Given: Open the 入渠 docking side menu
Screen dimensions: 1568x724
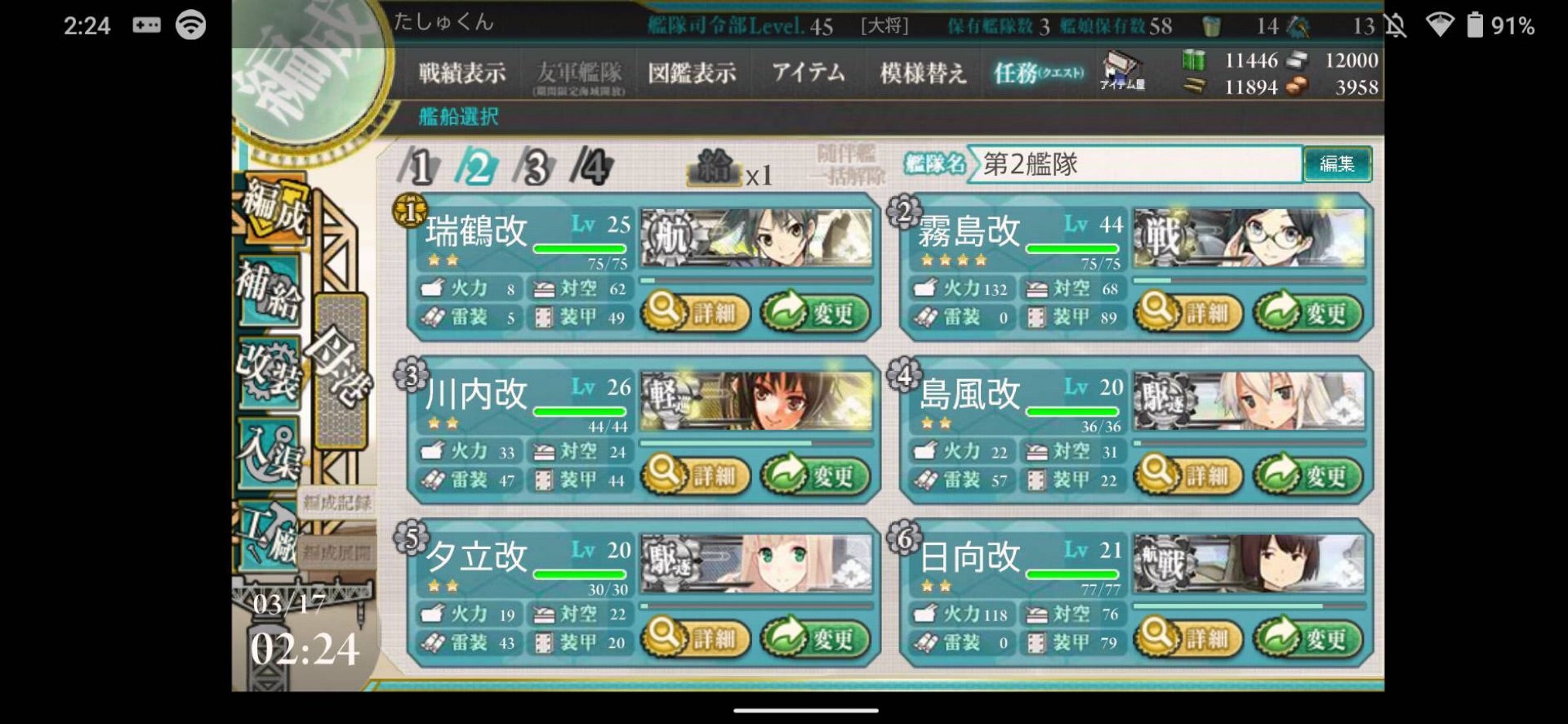Looking at the screenshot, I should [269, 454].
